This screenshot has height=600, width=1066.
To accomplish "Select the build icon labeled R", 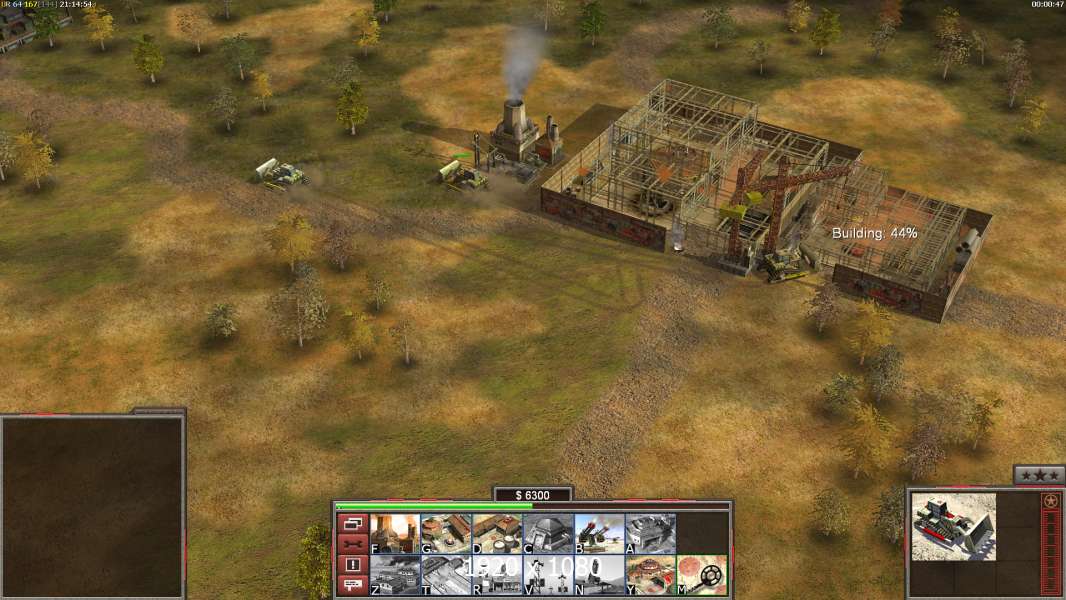I will (497, 574).
